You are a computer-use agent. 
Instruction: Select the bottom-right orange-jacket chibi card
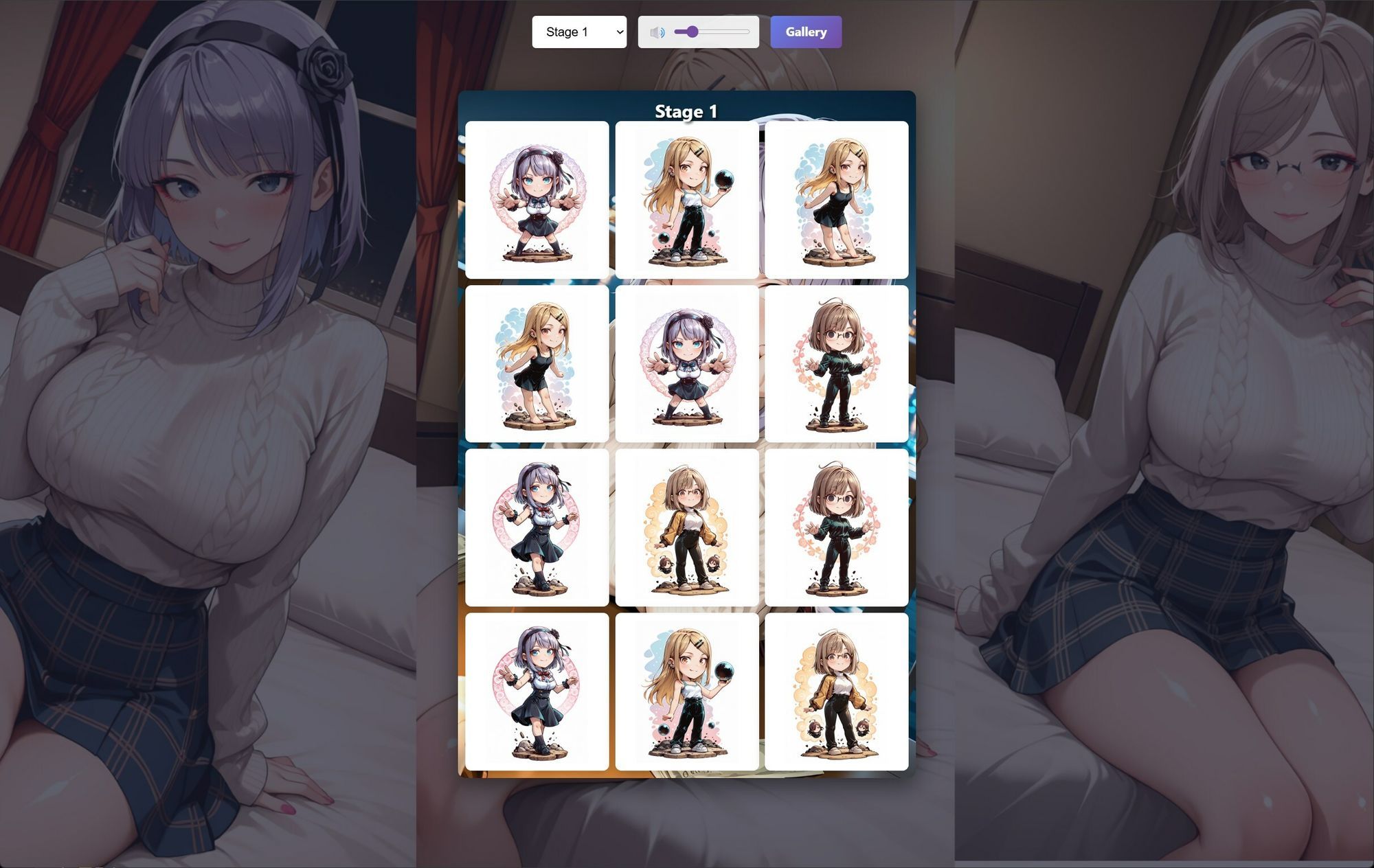coord(837,692)
